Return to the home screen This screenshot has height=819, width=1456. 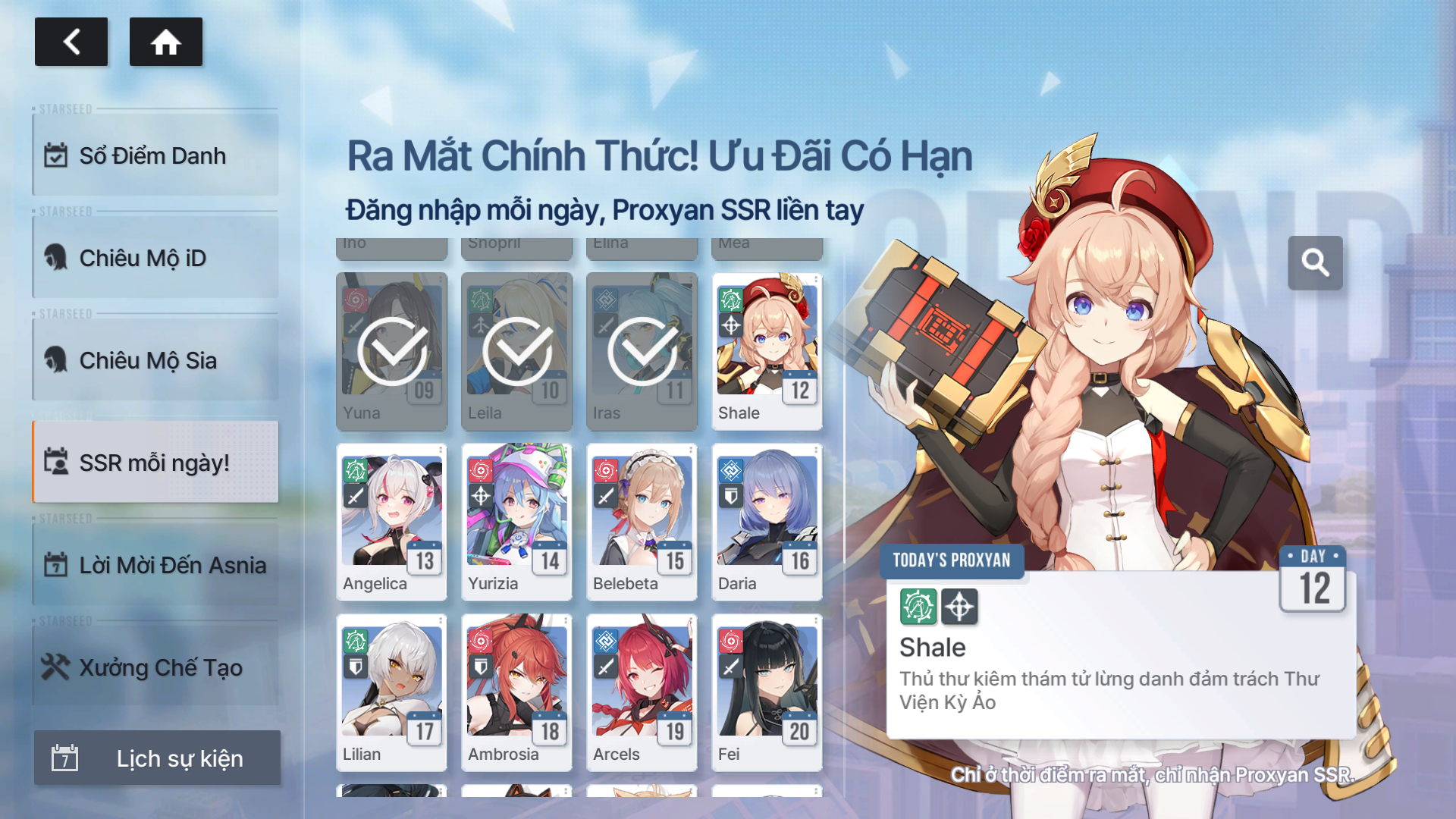(x=165, y=42)
